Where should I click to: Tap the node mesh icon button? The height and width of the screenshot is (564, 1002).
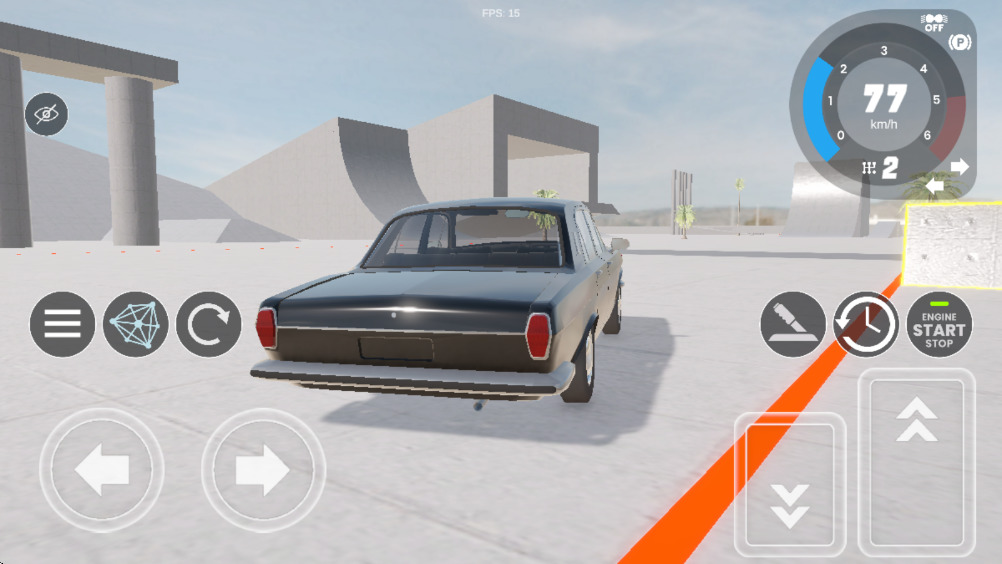coord(135,324)
